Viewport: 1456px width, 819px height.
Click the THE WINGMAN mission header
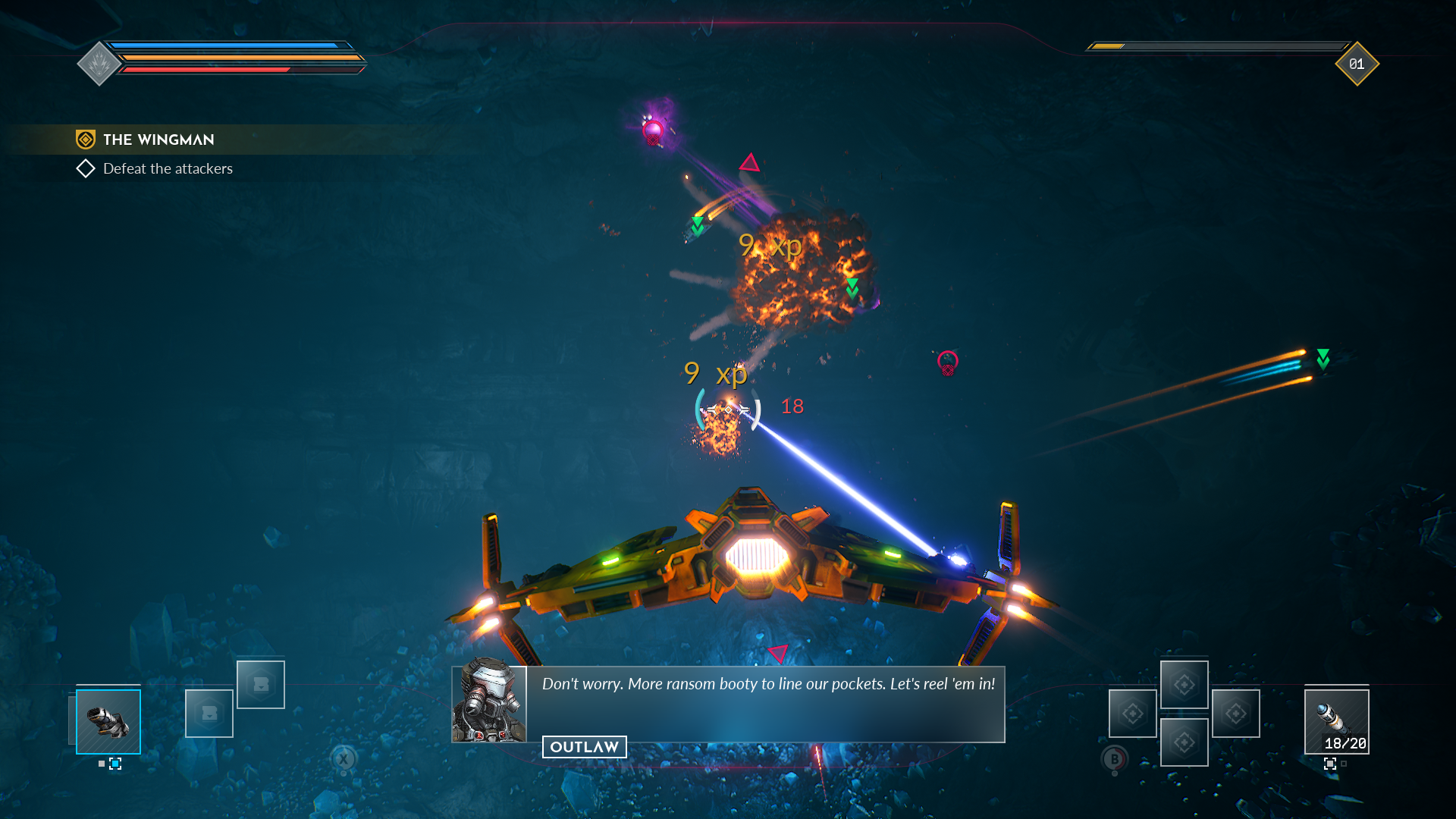[159, 140]
